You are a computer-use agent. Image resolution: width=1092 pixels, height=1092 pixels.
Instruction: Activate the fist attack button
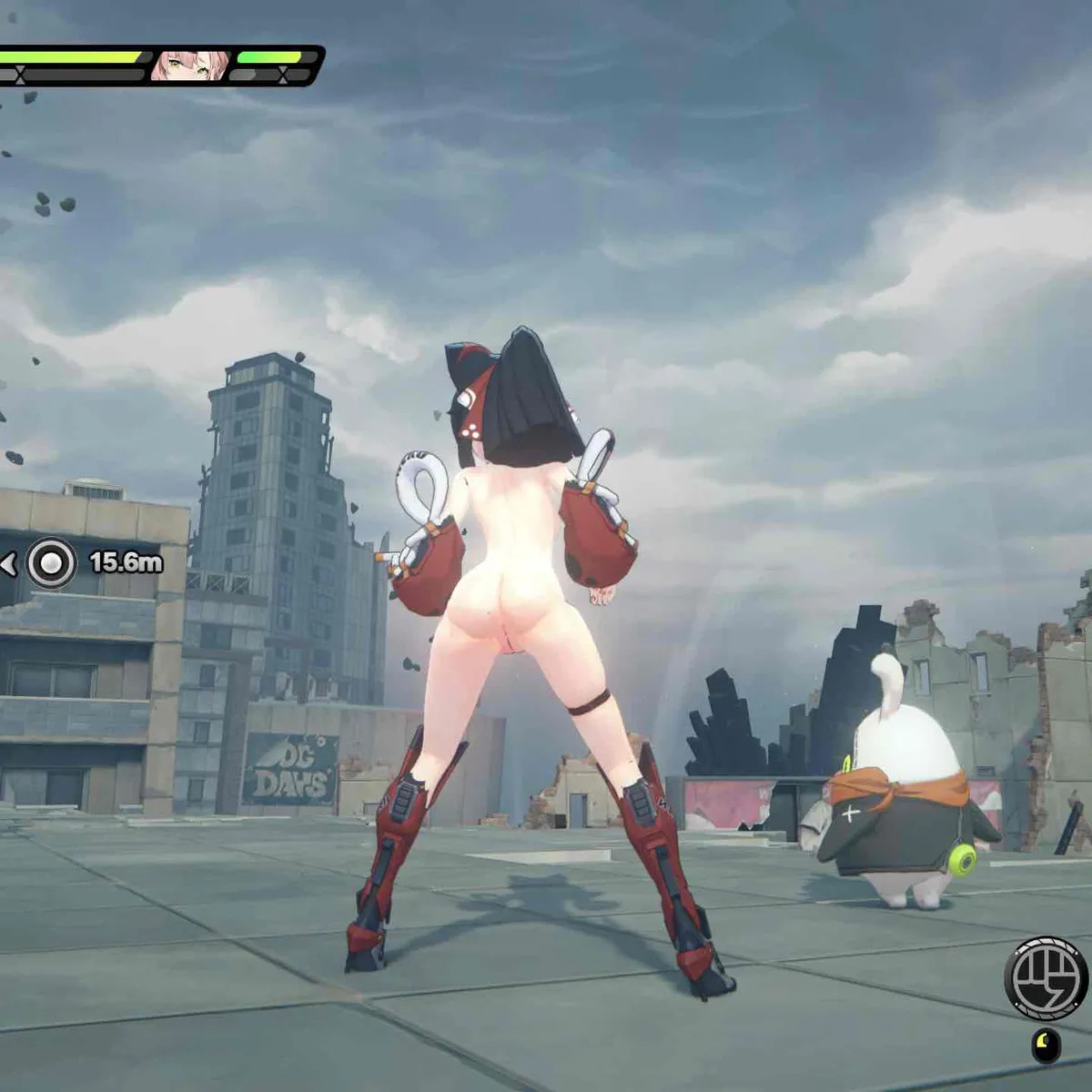click(x=1046, y=979)
